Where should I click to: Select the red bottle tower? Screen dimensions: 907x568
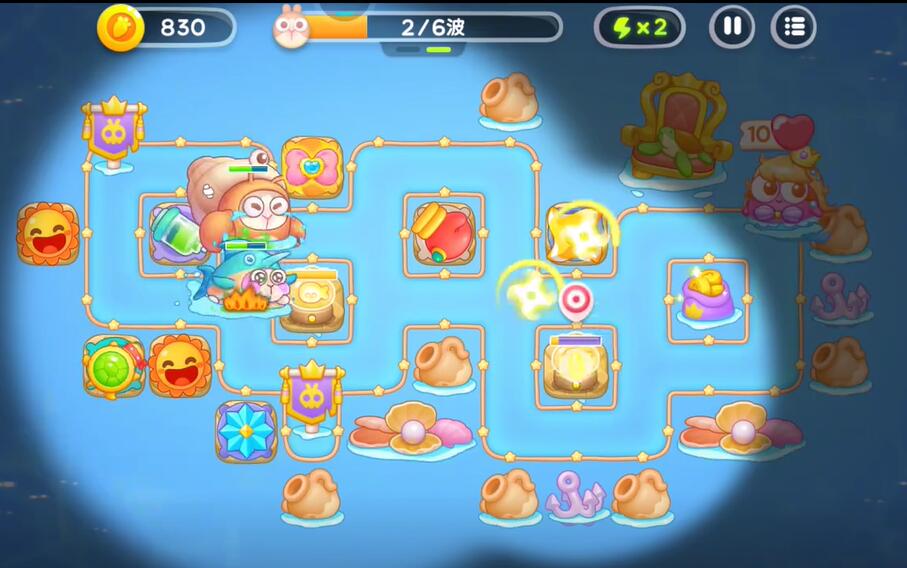tap(444, 233)
